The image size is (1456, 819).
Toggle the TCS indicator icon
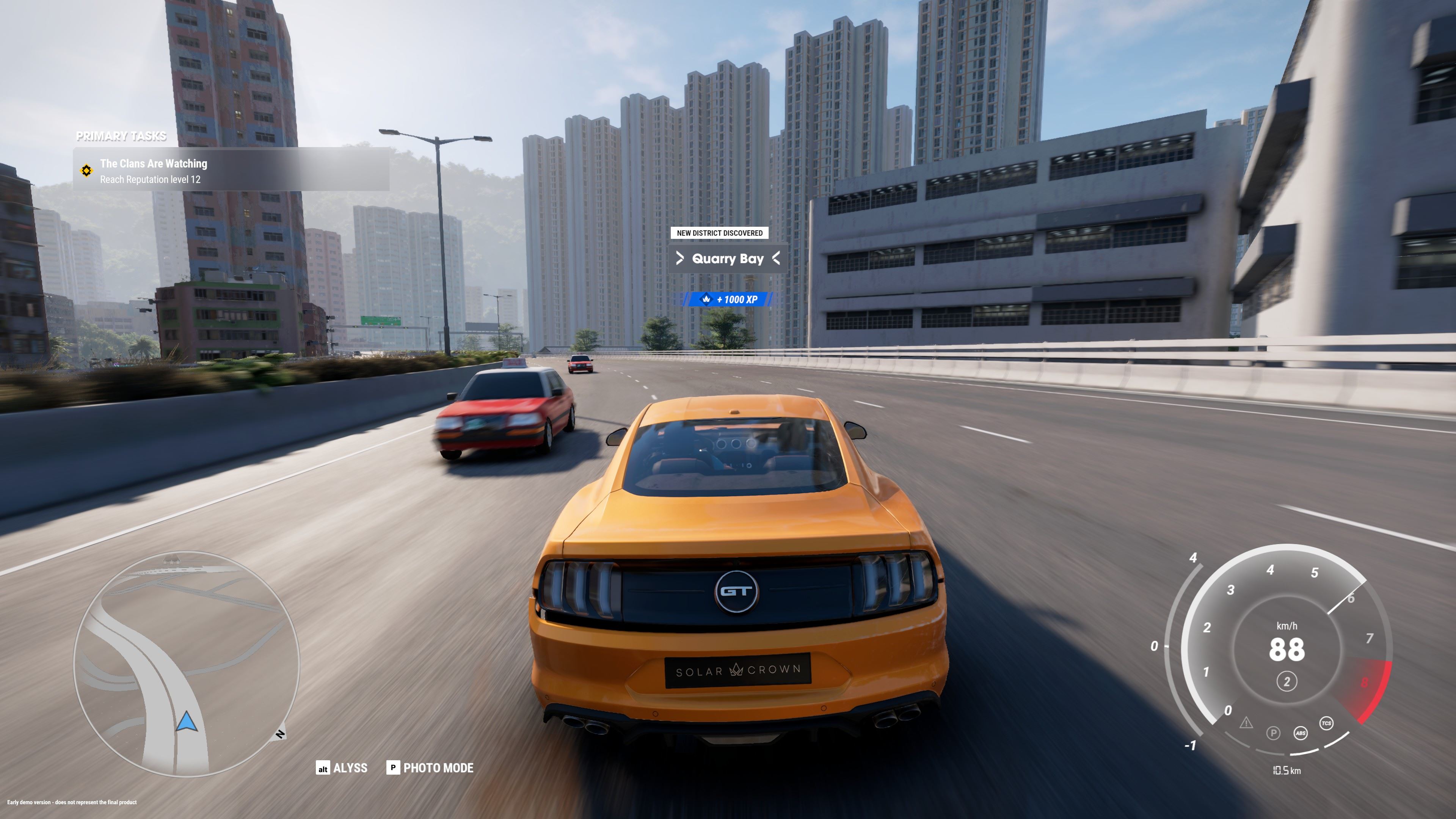pyautogui.click(x=1326, y=723)
